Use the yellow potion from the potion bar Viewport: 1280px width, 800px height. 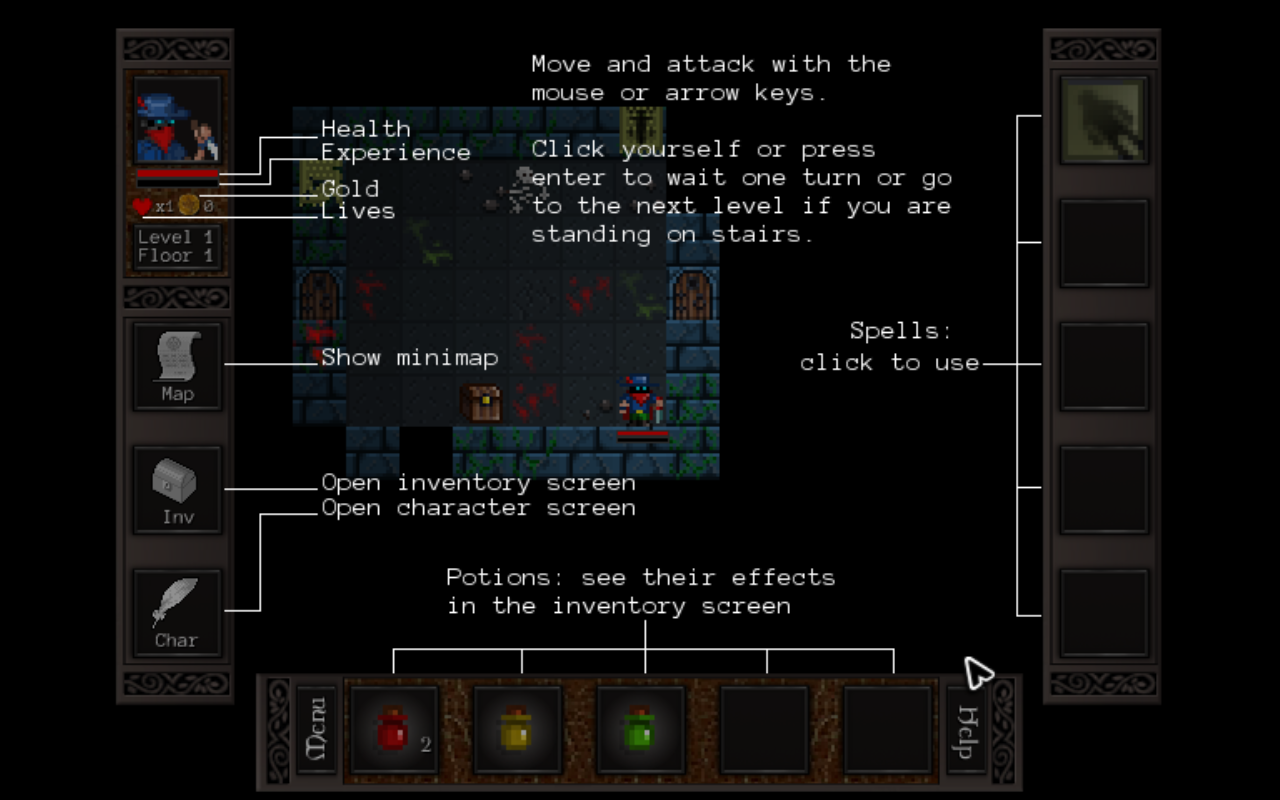[x=517, y=728]
